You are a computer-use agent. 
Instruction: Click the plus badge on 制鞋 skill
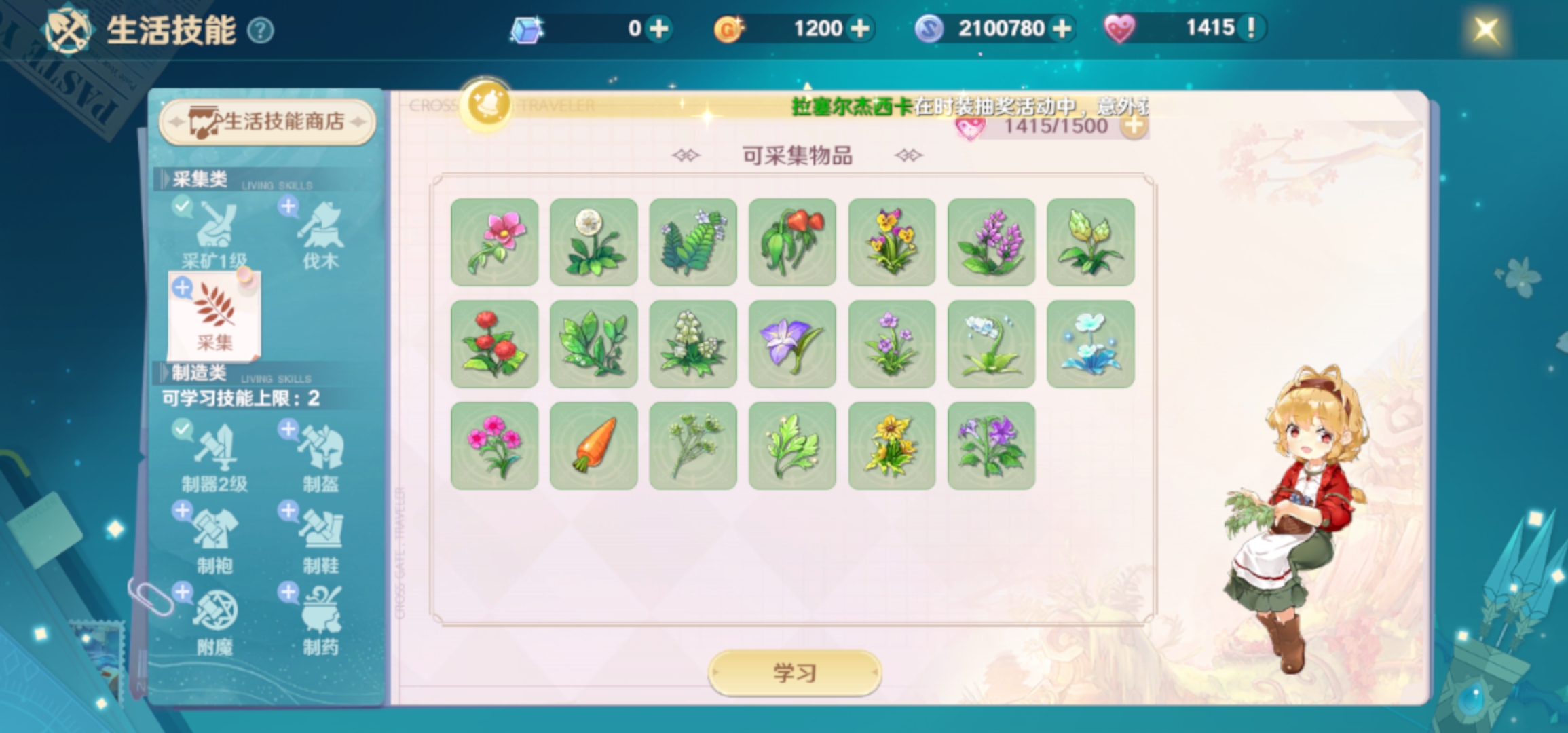point(288,510)
